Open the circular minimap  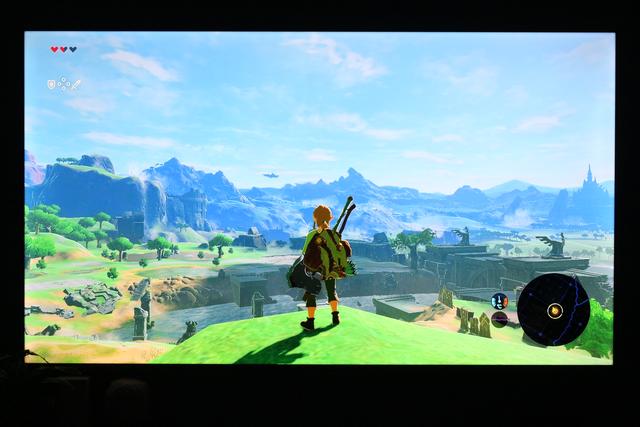tap(554, 310)
